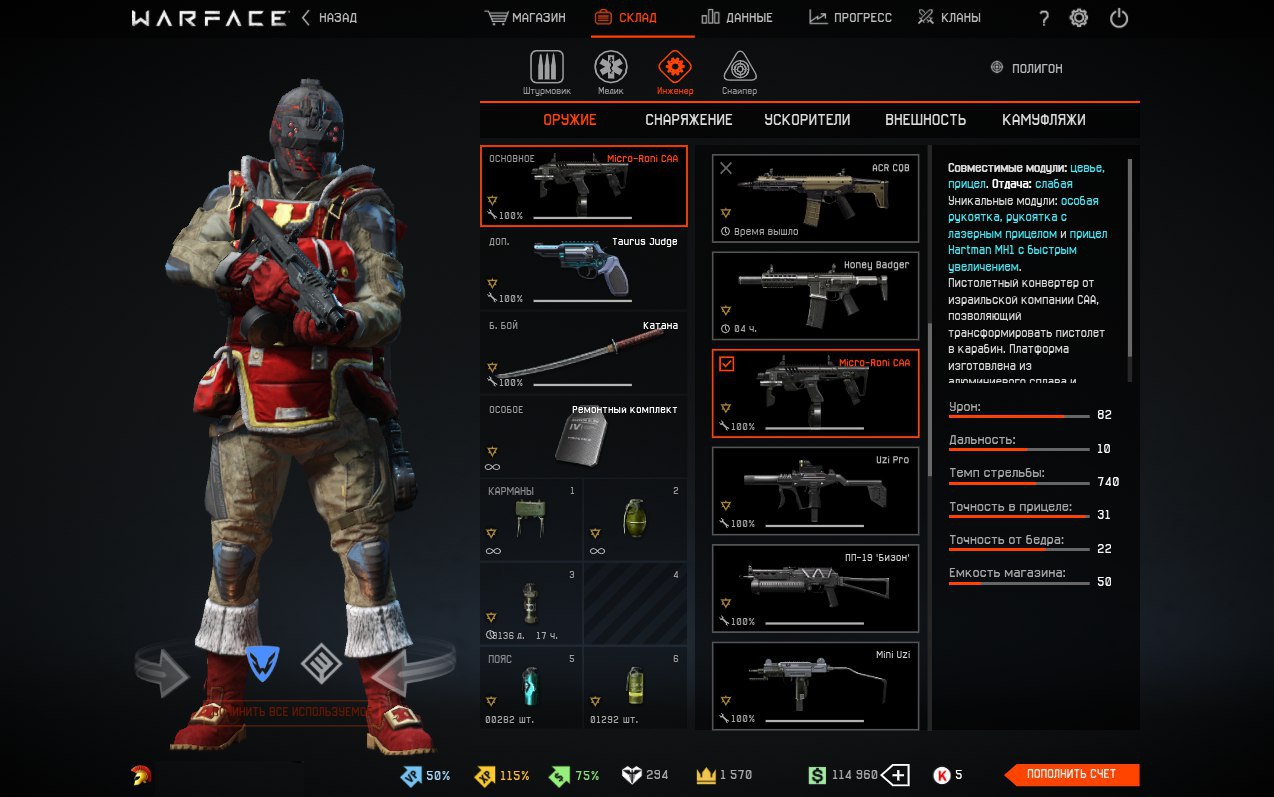Viewport: 1274px width, 797px height.
Task: Choose the Uzi Pro weapon
Action: point(815,491)
